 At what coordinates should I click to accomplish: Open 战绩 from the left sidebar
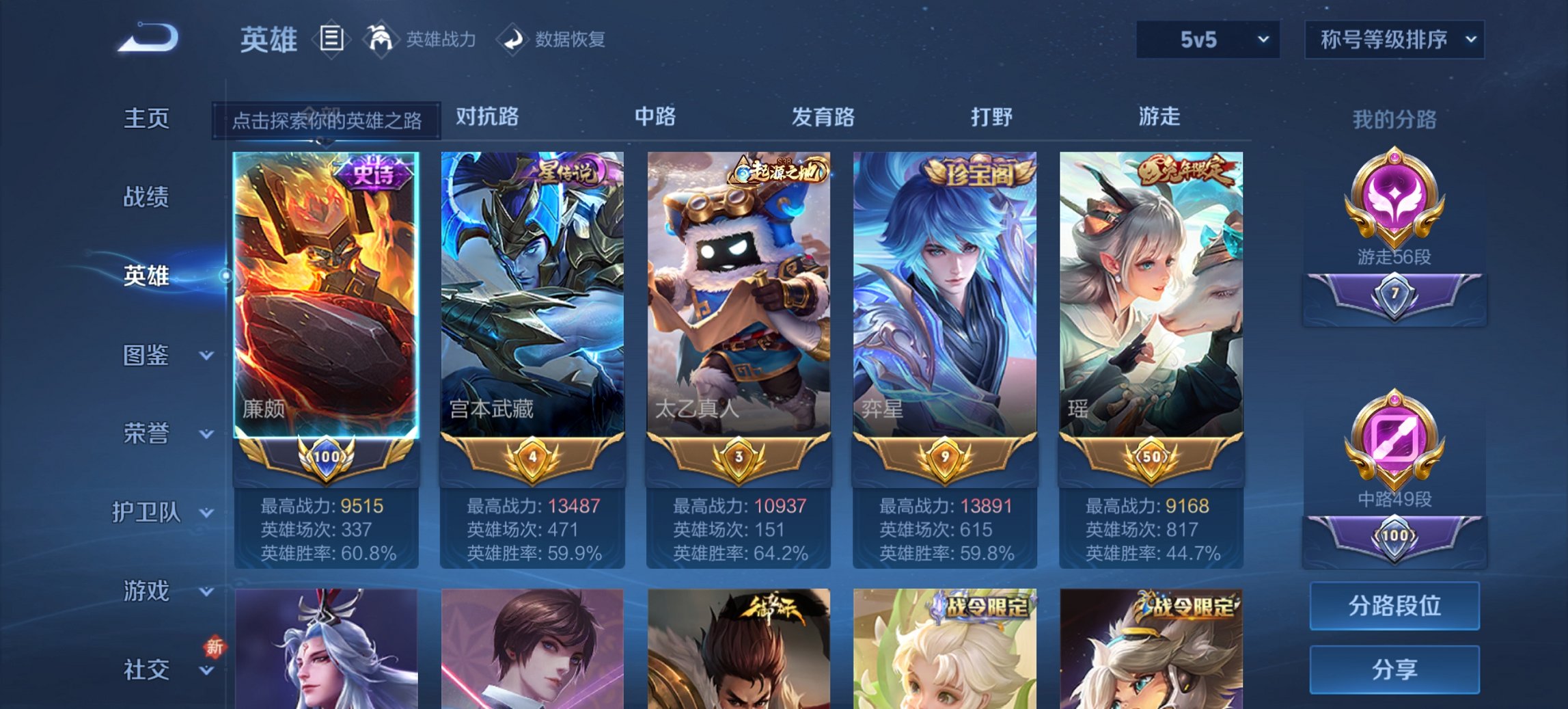tap(146, 197)
